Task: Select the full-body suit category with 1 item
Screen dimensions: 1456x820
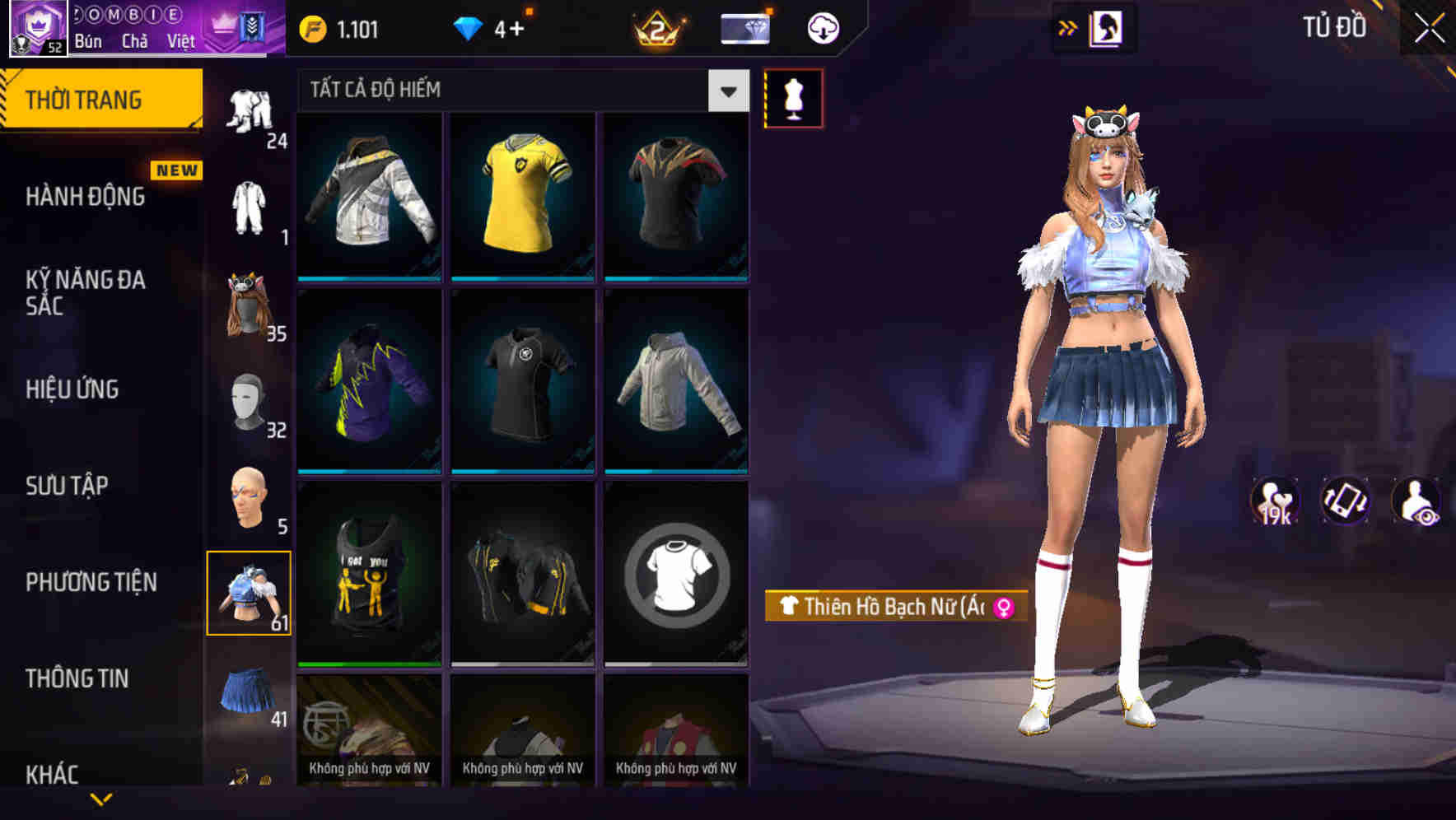Action: 251,210
